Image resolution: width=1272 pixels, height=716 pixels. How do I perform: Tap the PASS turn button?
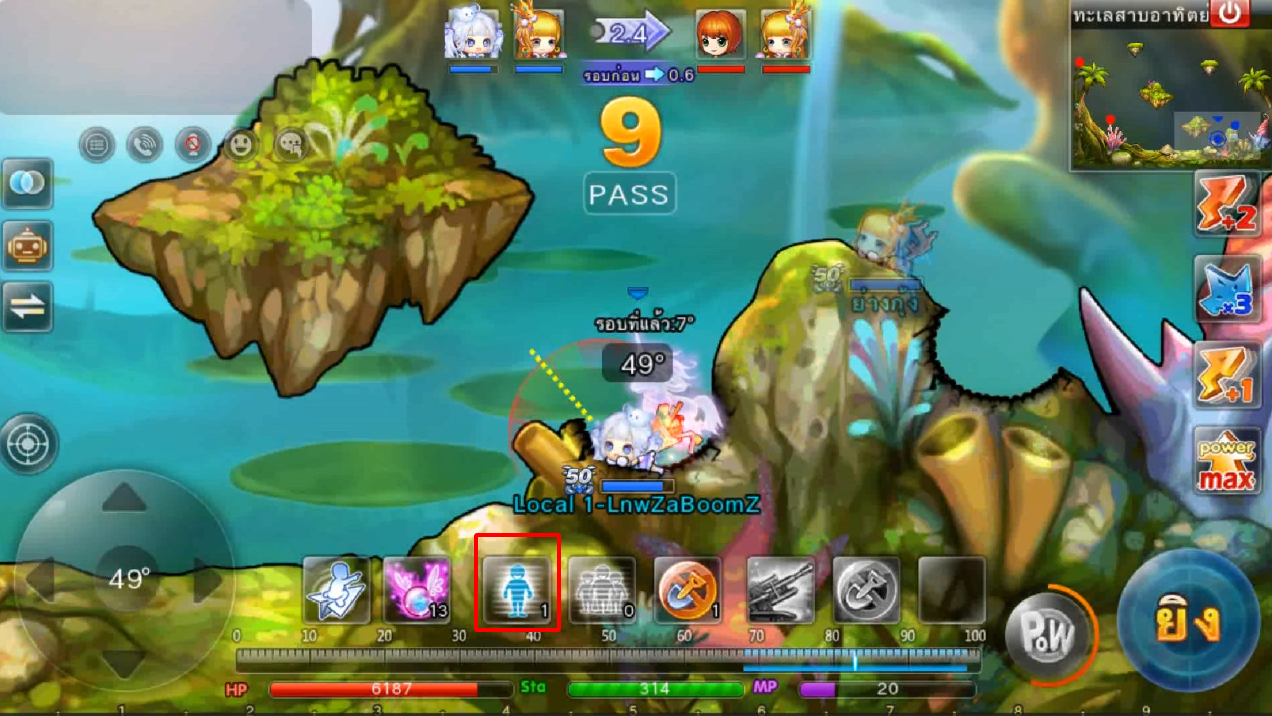629,193
